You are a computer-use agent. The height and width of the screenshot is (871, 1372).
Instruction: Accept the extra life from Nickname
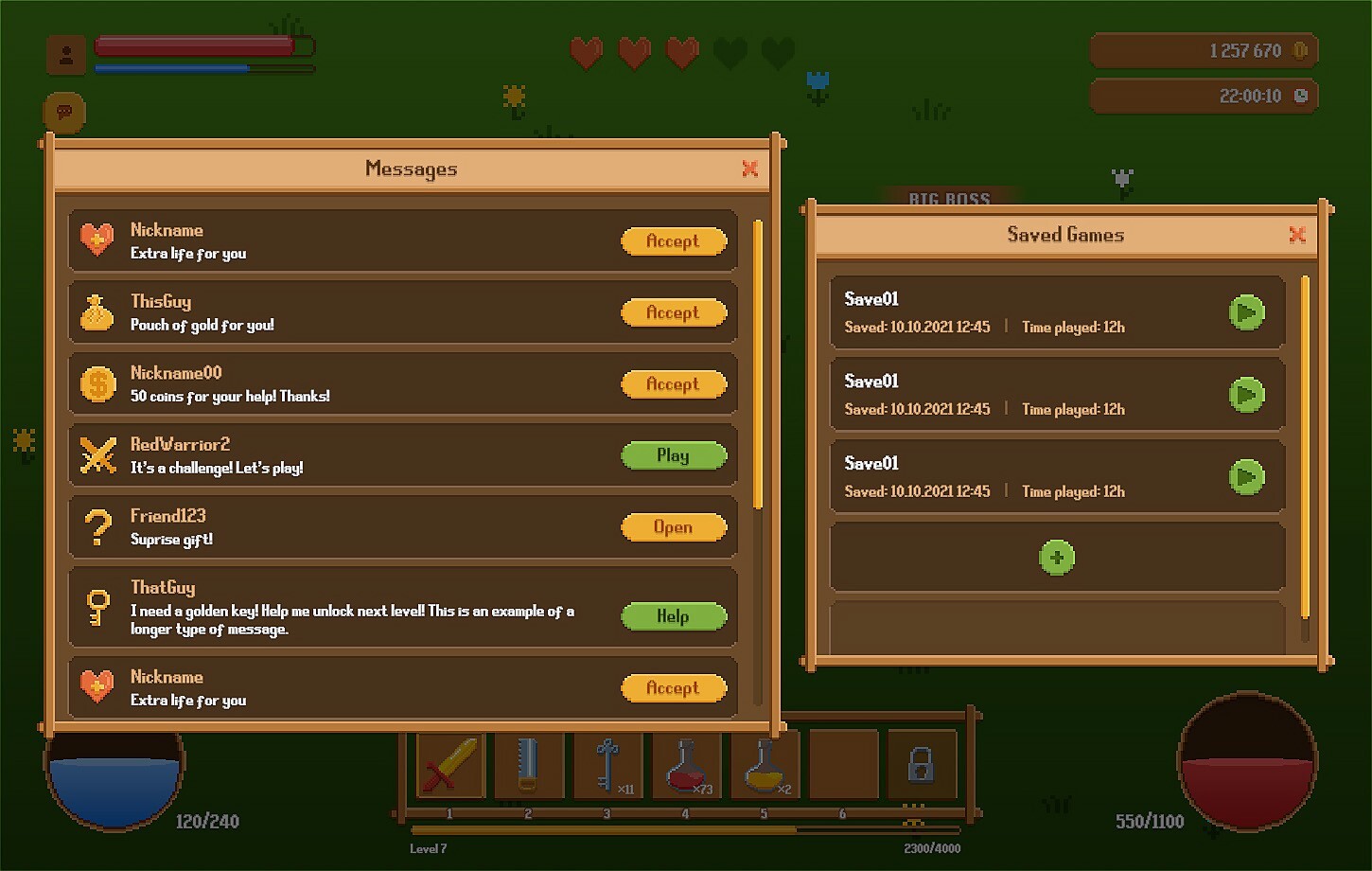point(673,241)
